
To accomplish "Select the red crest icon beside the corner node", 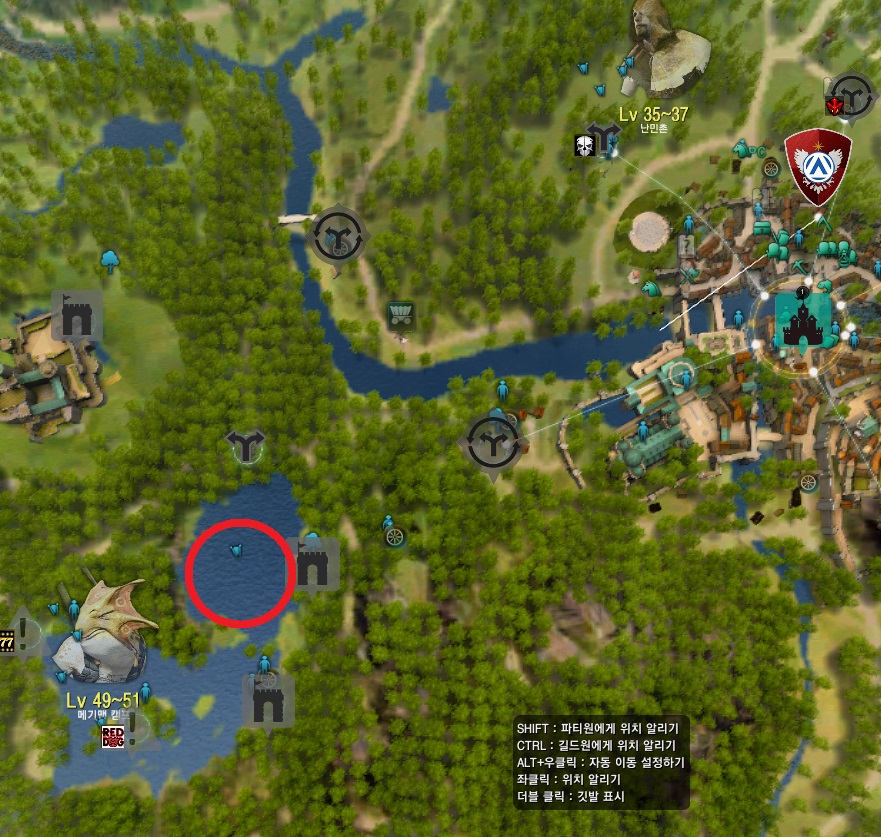I will point(831,105).
